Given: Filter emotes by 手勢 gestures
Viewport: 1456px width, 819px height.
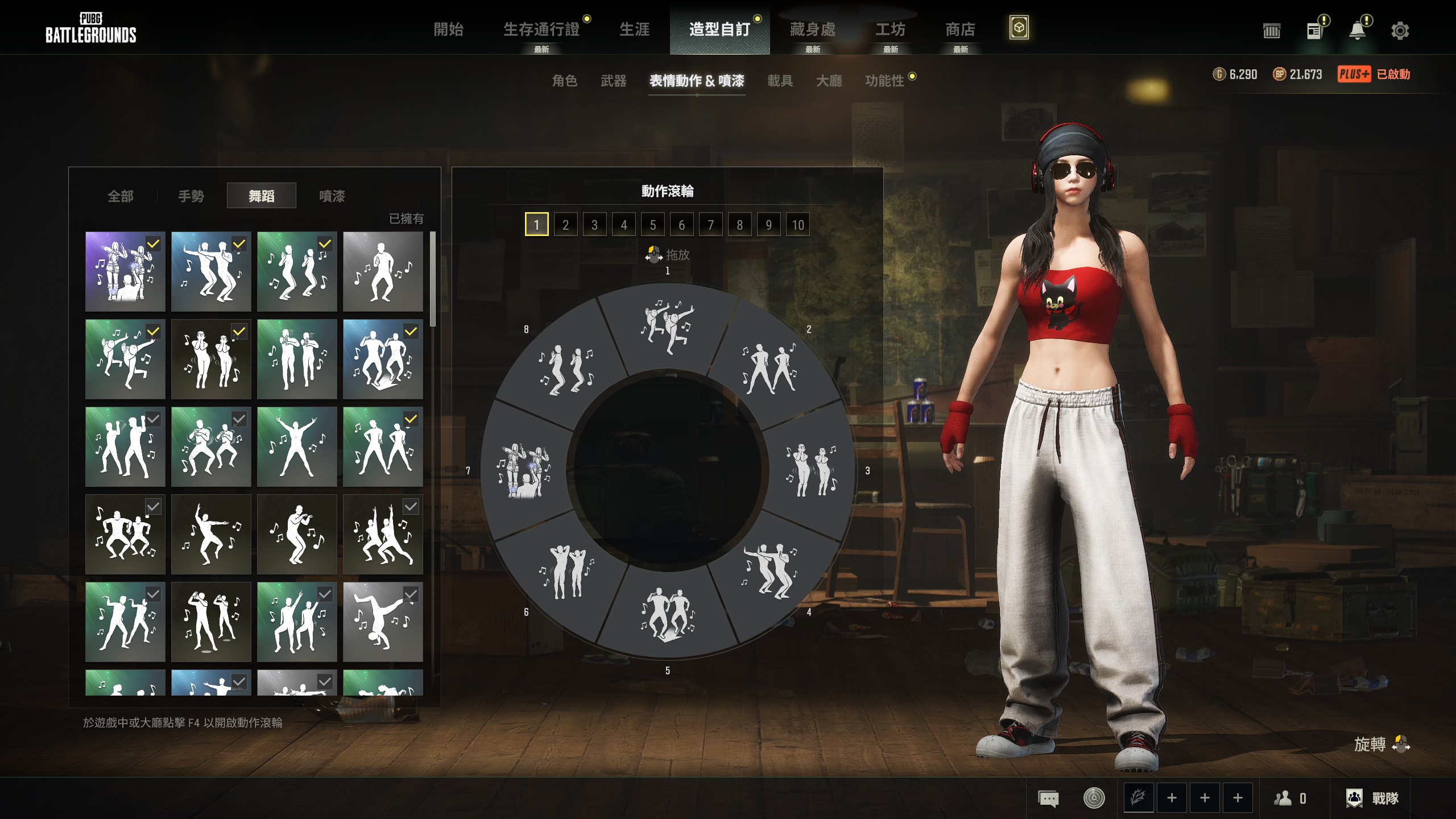Looking at the screenshot, I should click(x=191, y=196).
